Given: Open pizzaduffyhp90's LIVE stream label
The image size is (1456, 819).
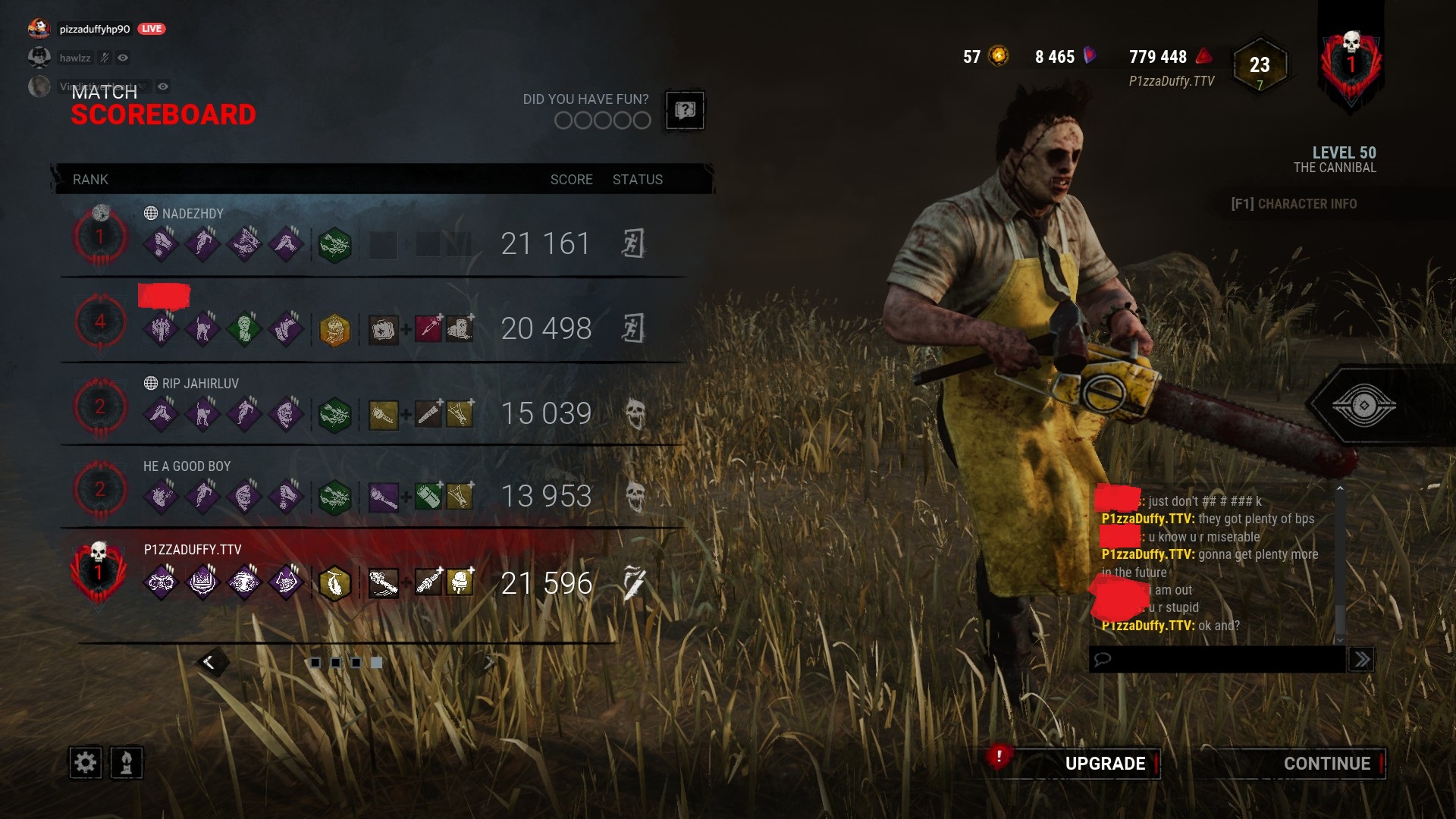Looking at the screenshot, I should (151, 28).
